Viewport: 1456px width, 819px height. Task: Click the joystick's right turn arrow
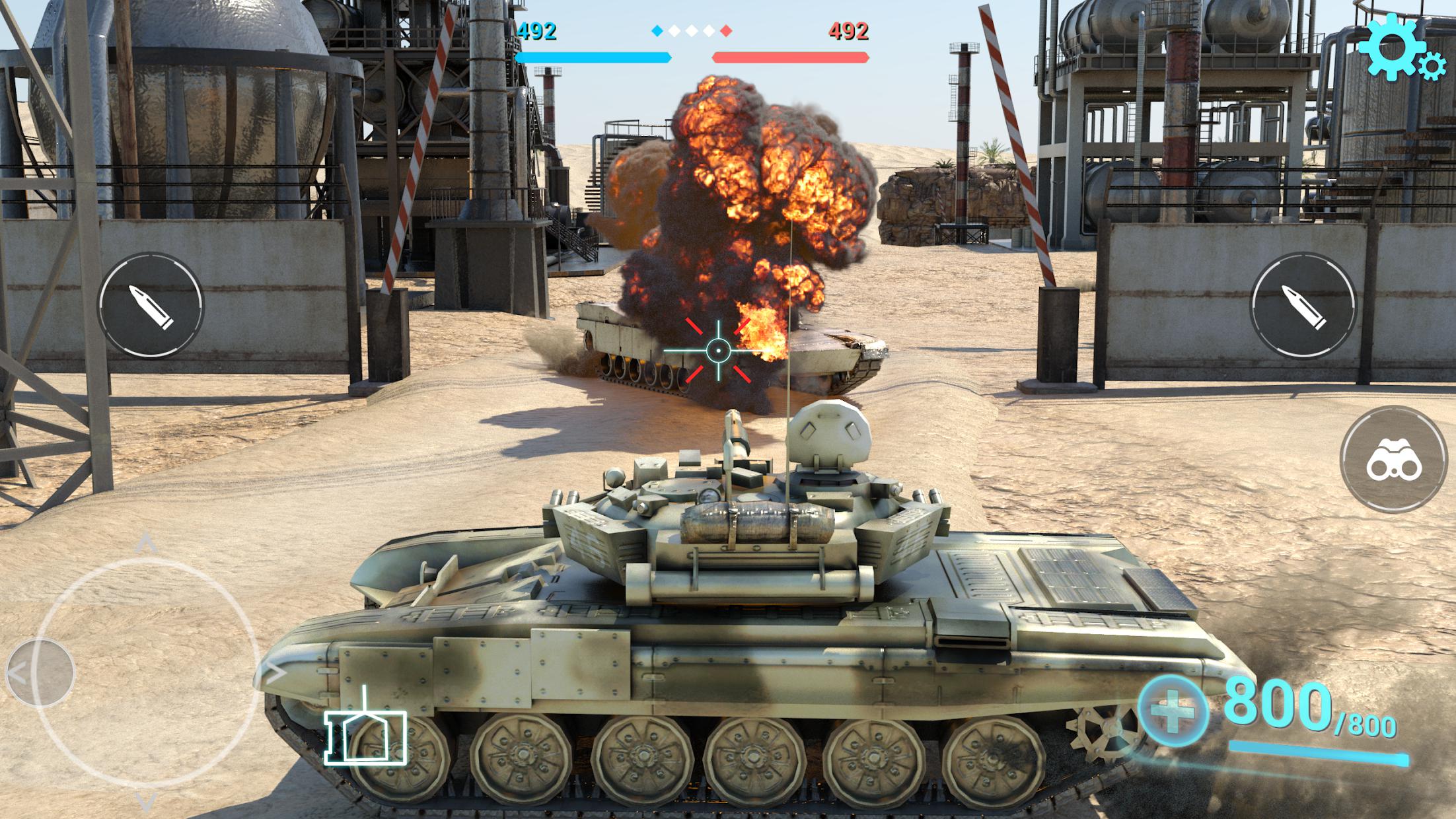tap(275, 673)
